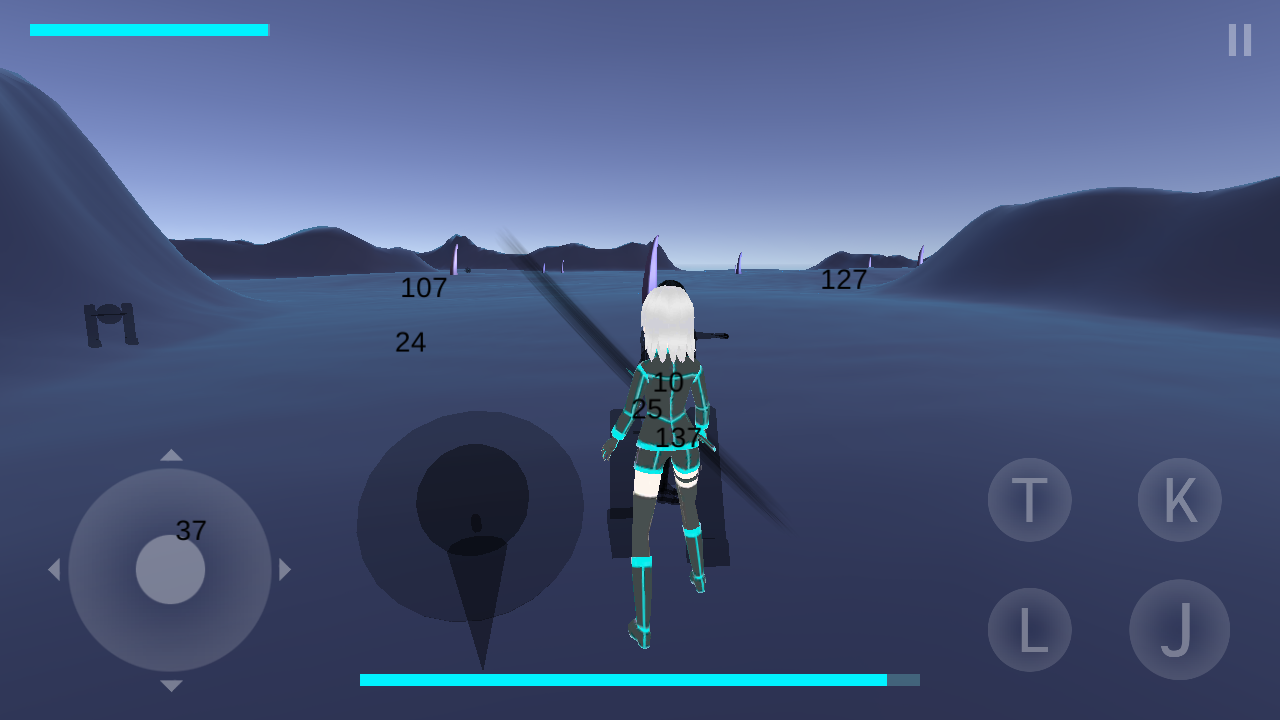Viewport: 1280px width, 720px height.
Task: Tap the damage number 127
Action: point(844,279)
